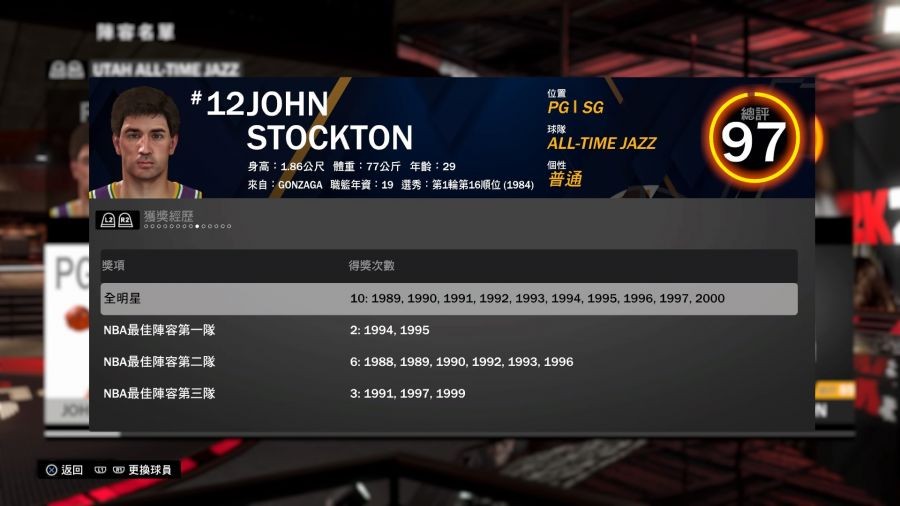Select the NBA最佳陣容第一隊 row
The height and width of the screenshot is (506, 900).
point(449,330)
